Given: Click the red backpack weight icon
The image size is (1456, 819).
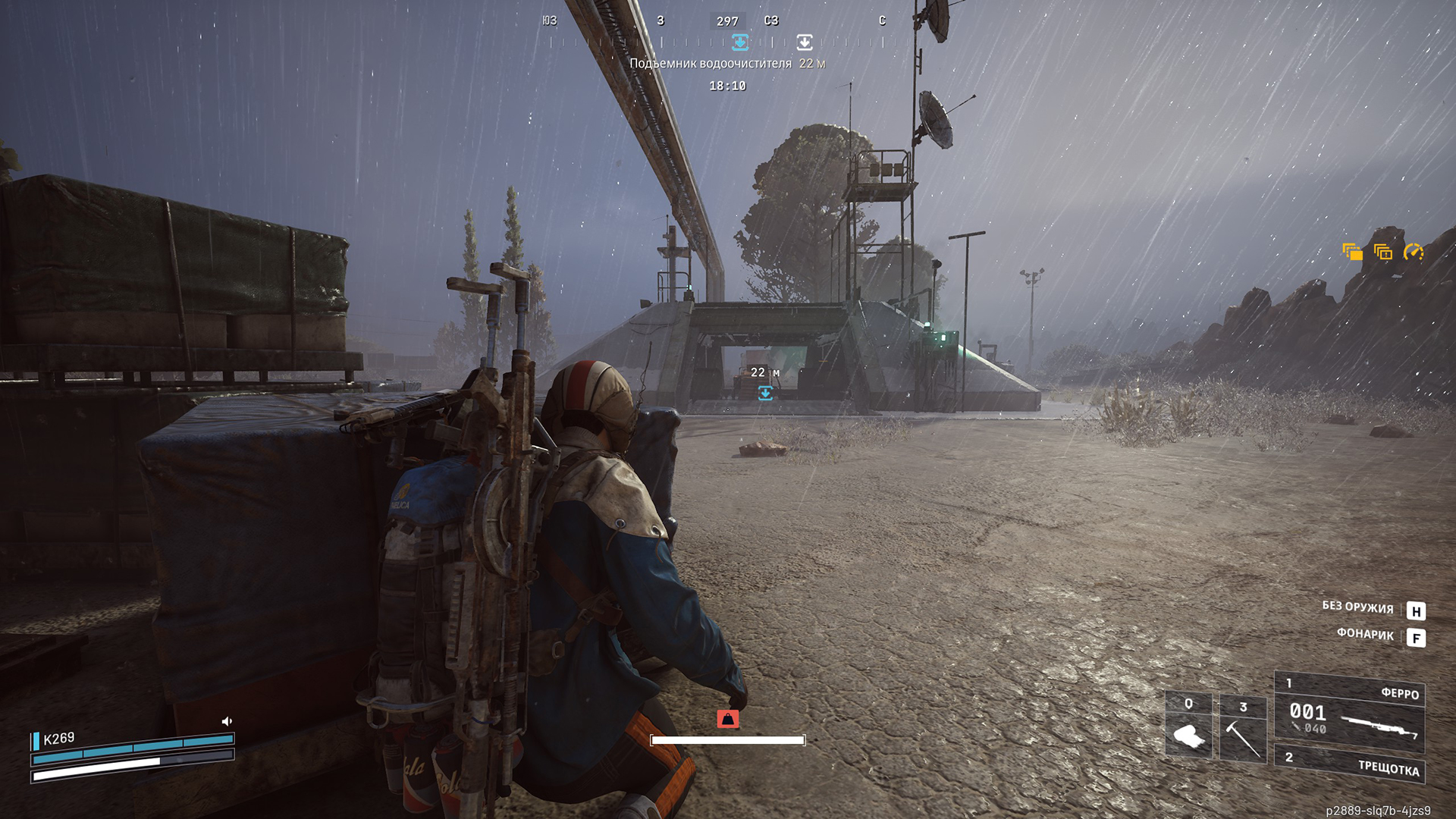Looking at the screenshot, I should click(728, 718).
